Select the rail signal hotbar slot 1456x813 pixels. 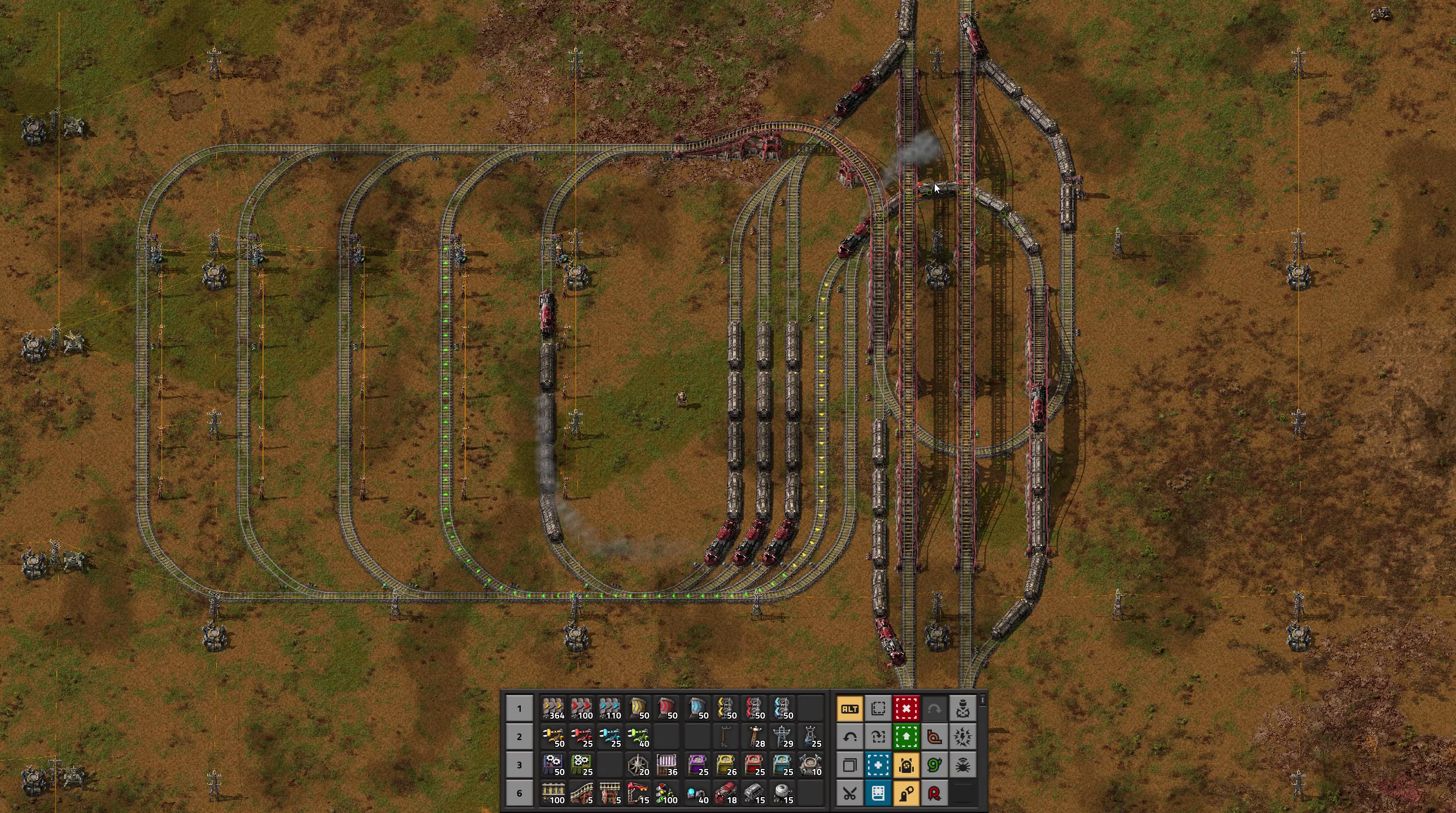pyautogui.click(x=666, y=793)
